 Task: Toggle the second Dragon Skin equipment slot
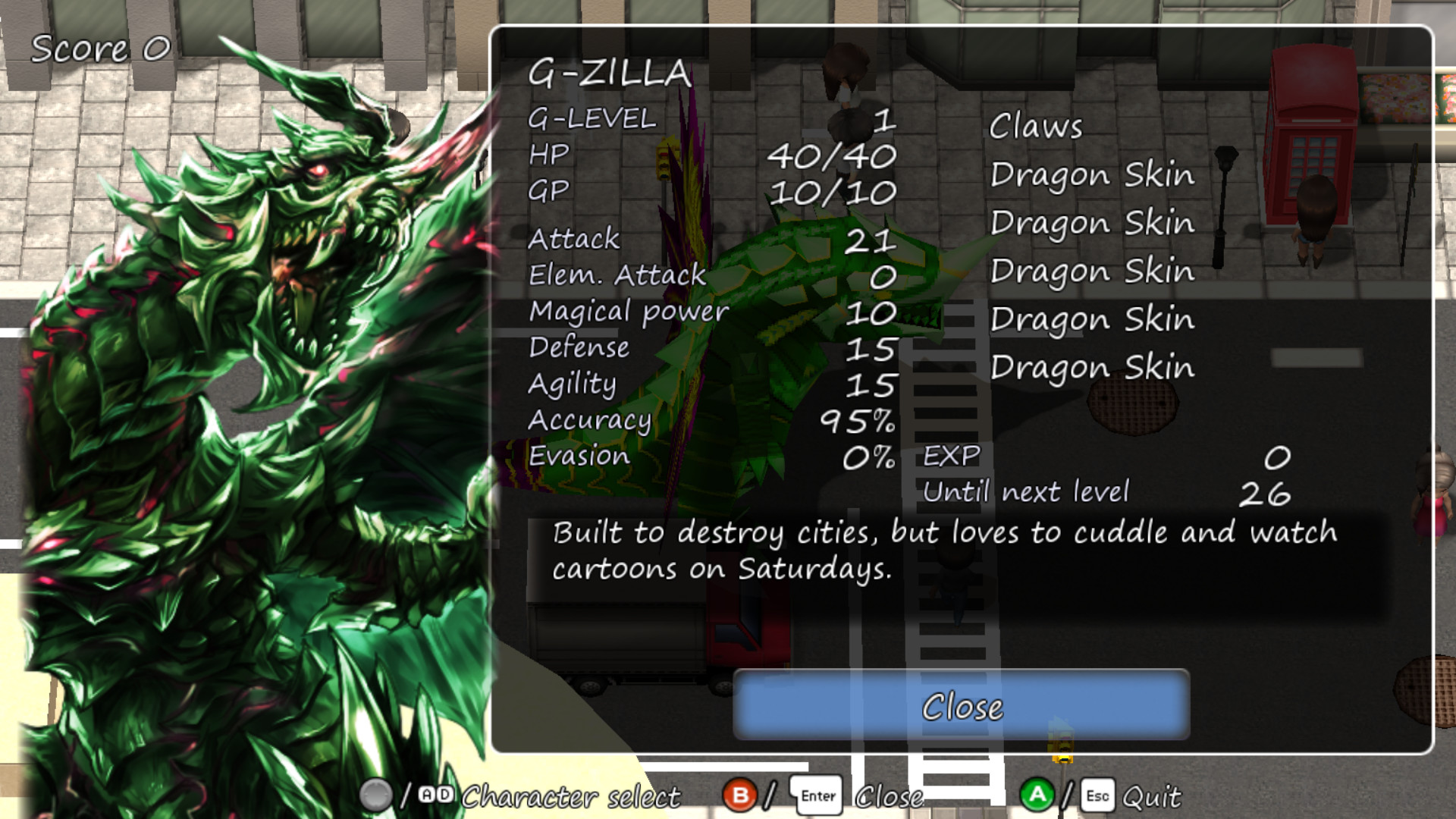(1094, 223)
